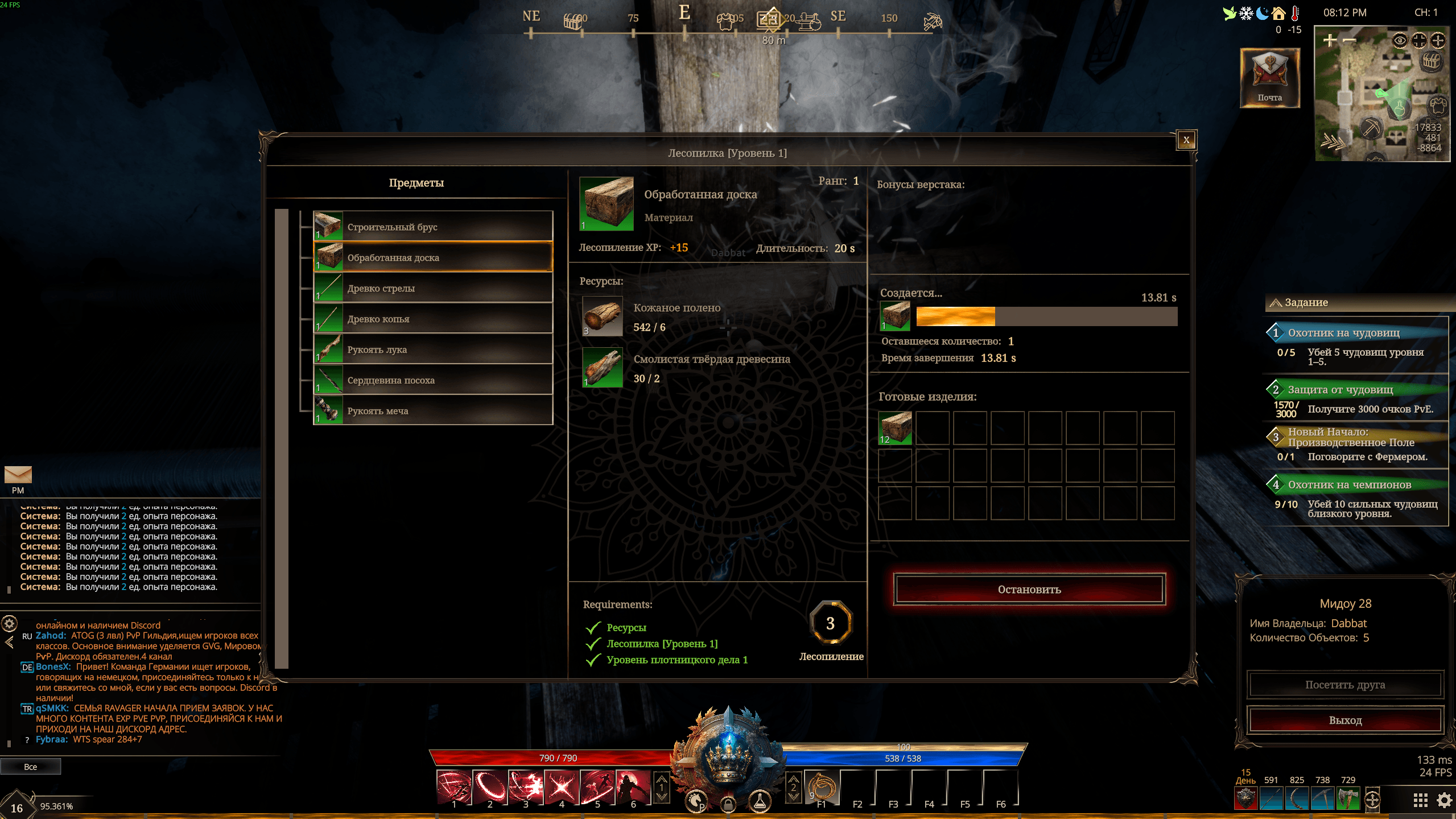This screenshot has height=819, width=1456.
Task: Stop crafting with the Остановить button
Action: pos(1029,590)
